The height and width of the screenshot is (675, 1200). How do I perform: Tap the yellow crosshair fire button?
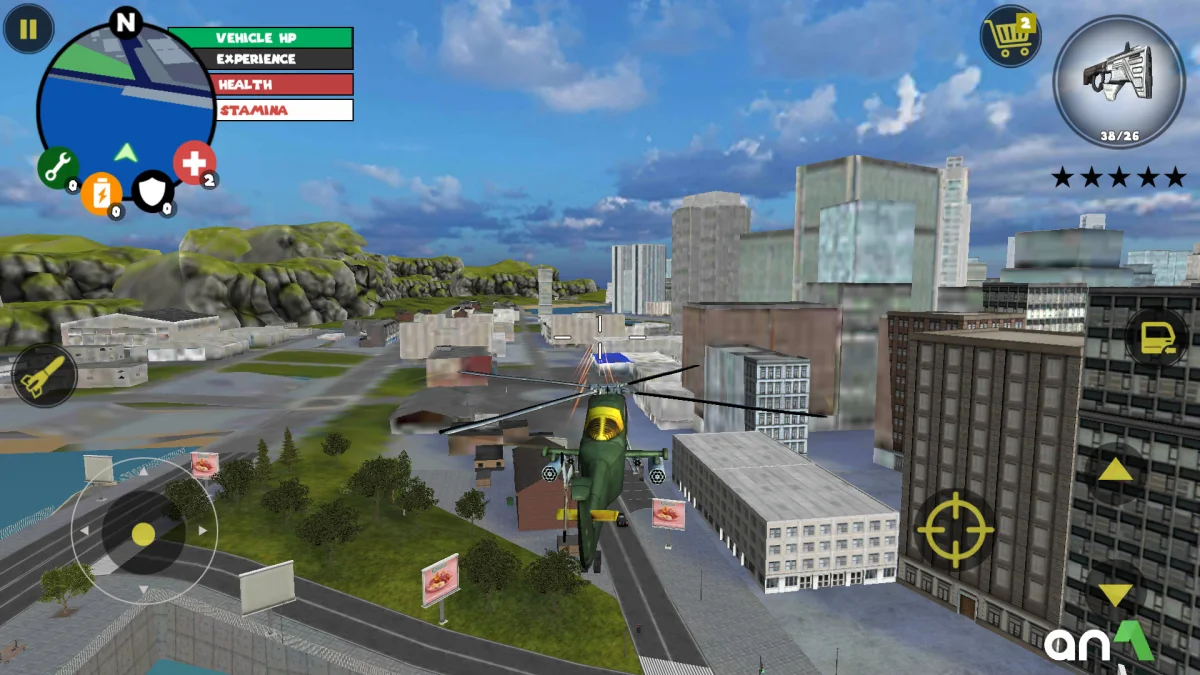(x=955, y=530)
